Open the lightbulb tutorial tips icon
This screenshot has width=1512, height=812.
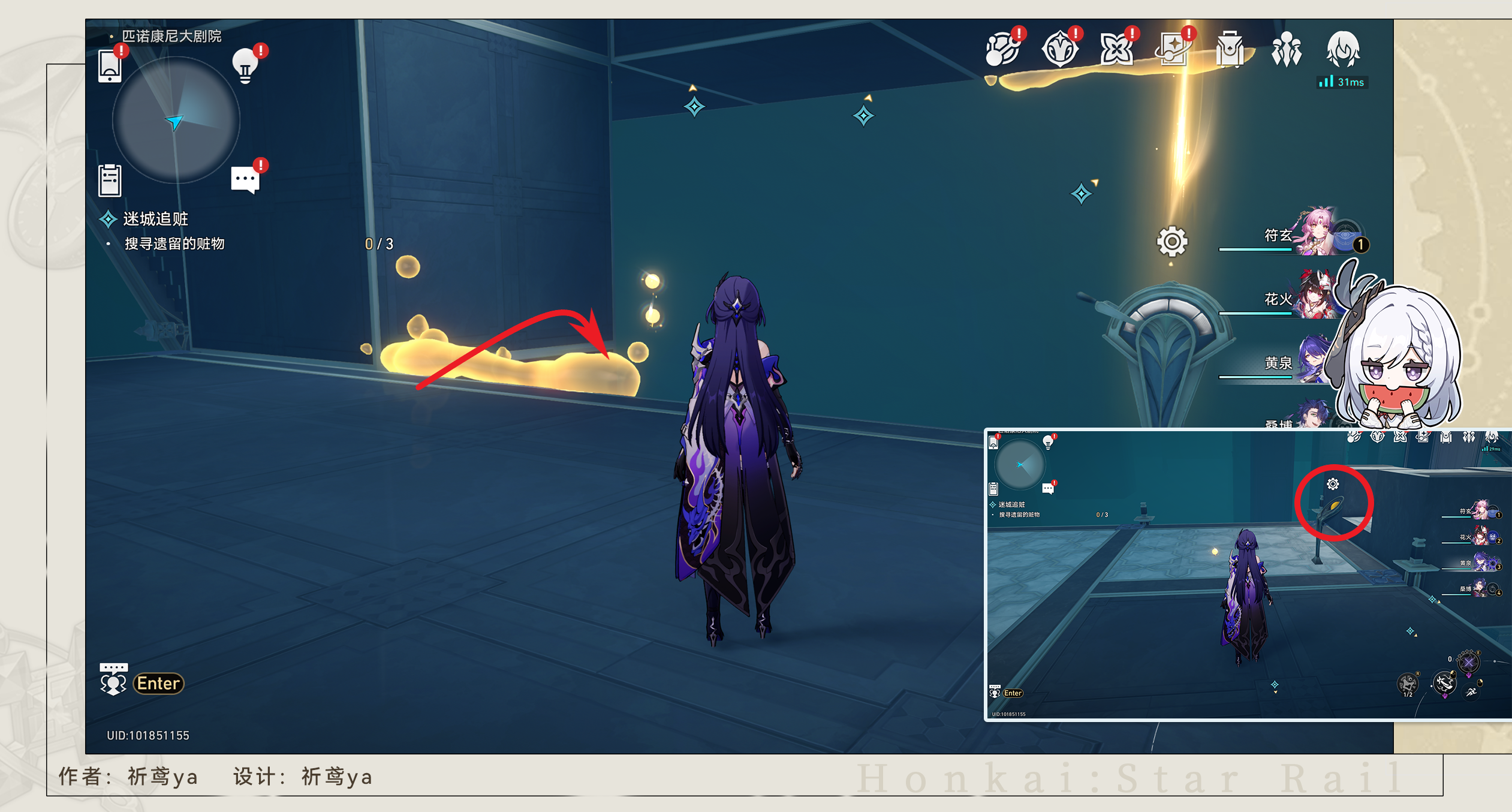245,66
